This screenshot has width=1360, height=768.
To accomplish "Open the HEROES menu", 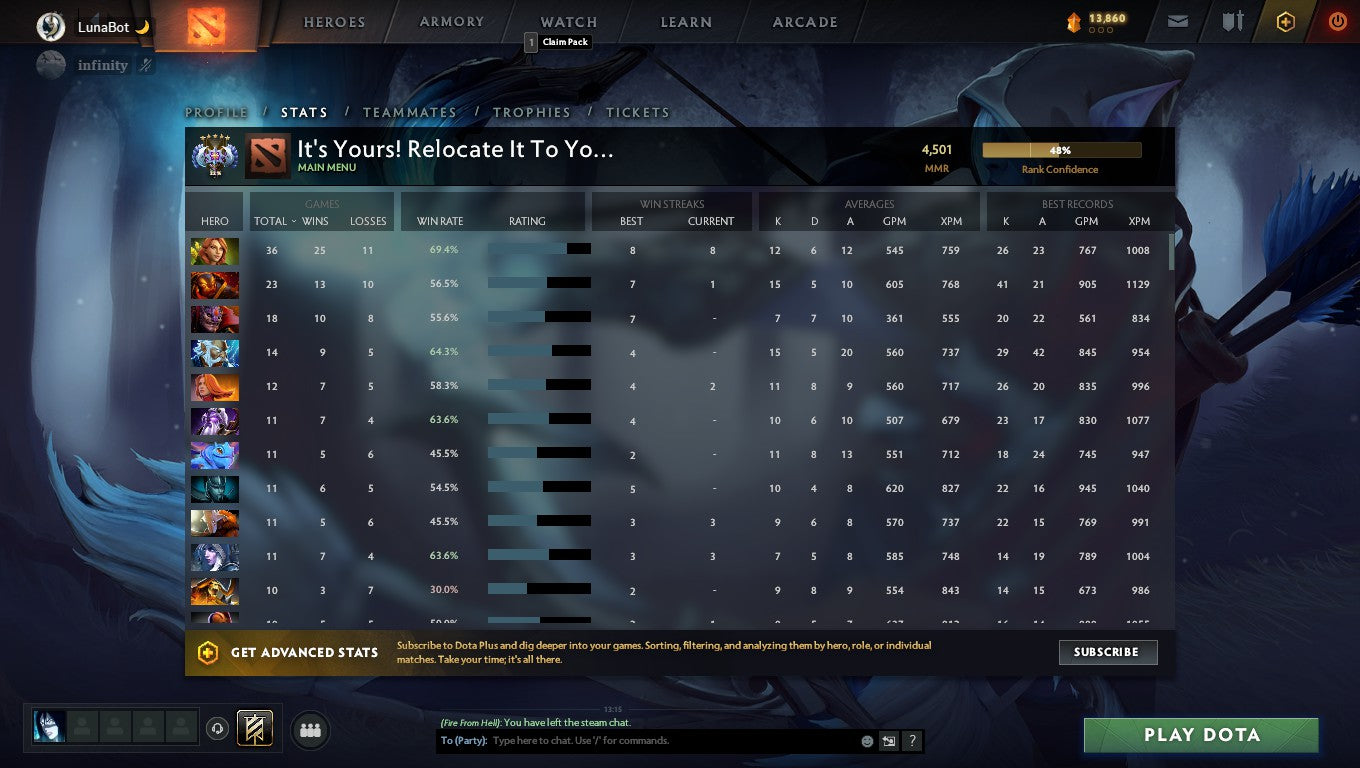I will tap(332, 21).
